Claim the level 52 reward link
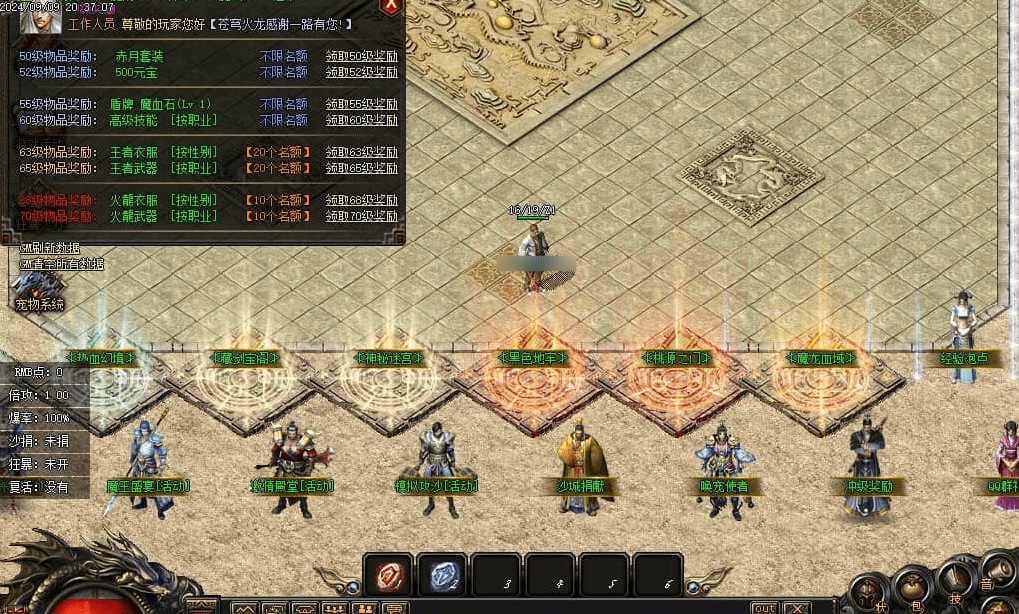The height and width of the screenshot is (614, 1019). click(361, 72)
